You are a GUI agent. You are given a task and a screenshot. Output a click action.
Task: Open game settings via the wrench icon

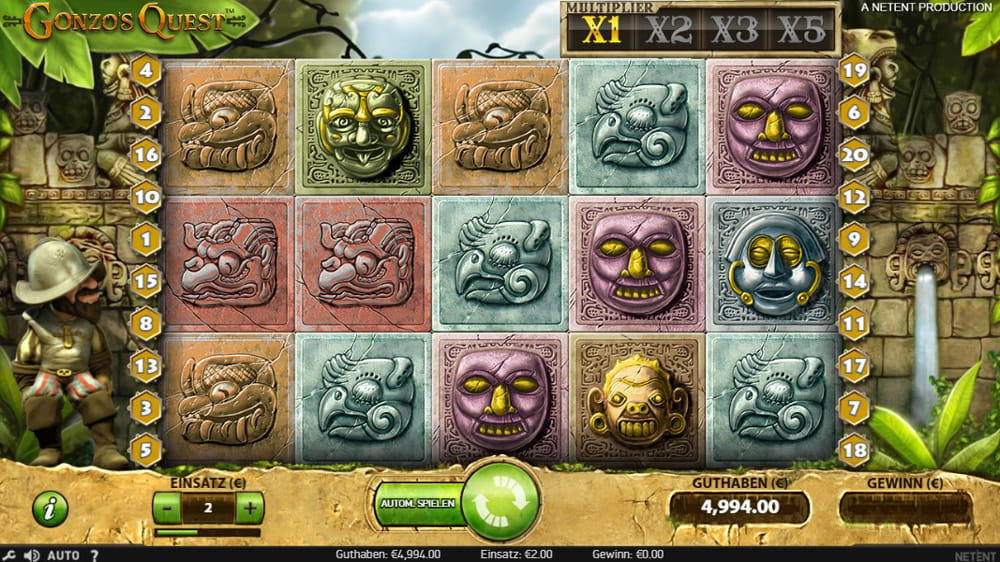(x=9, y=555)
